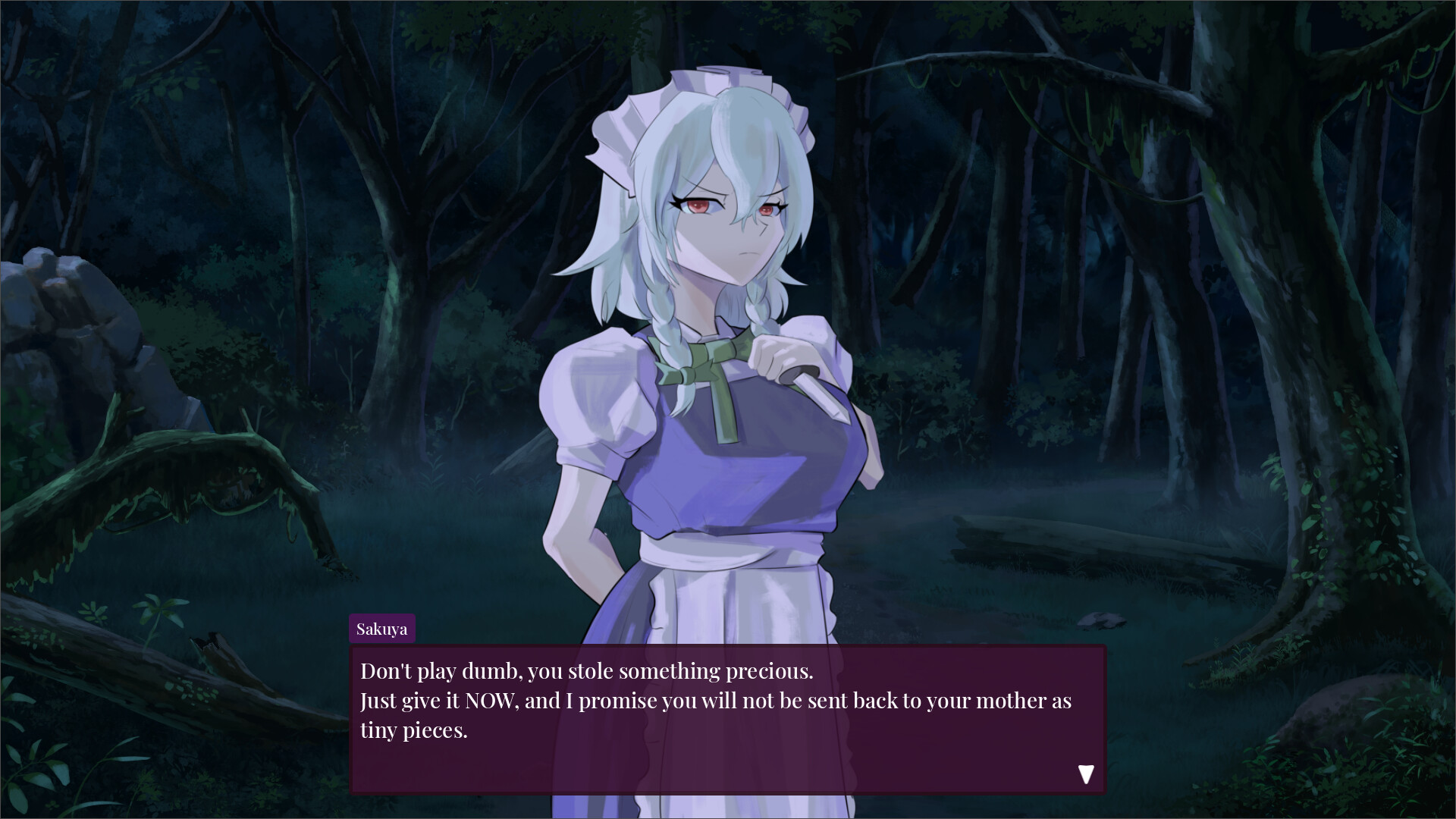
Task: Select the purple speaker label above the textbox
Action: point(382,628)
